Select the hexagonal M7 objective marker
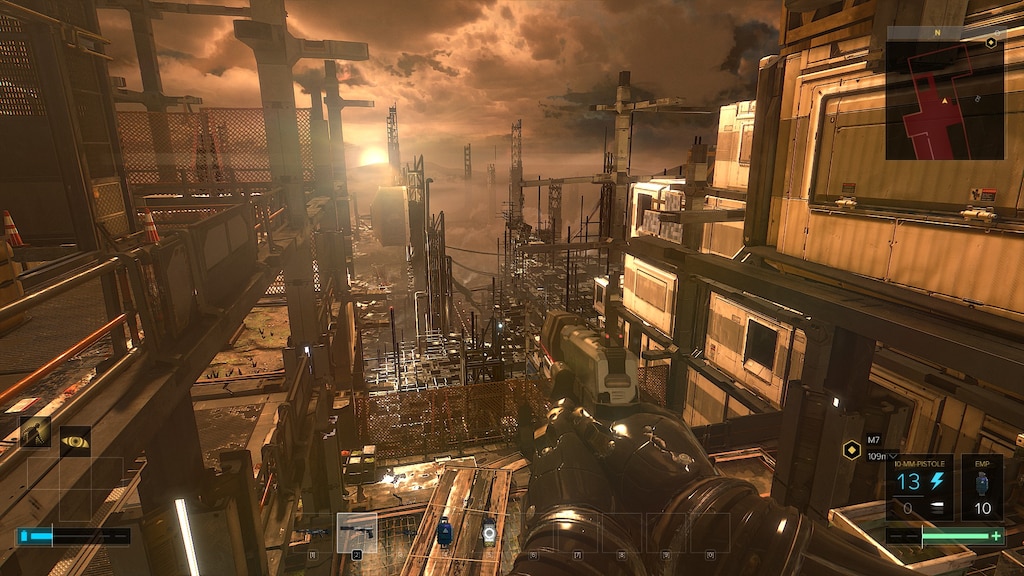The image size is (1024, 576). 852,449
